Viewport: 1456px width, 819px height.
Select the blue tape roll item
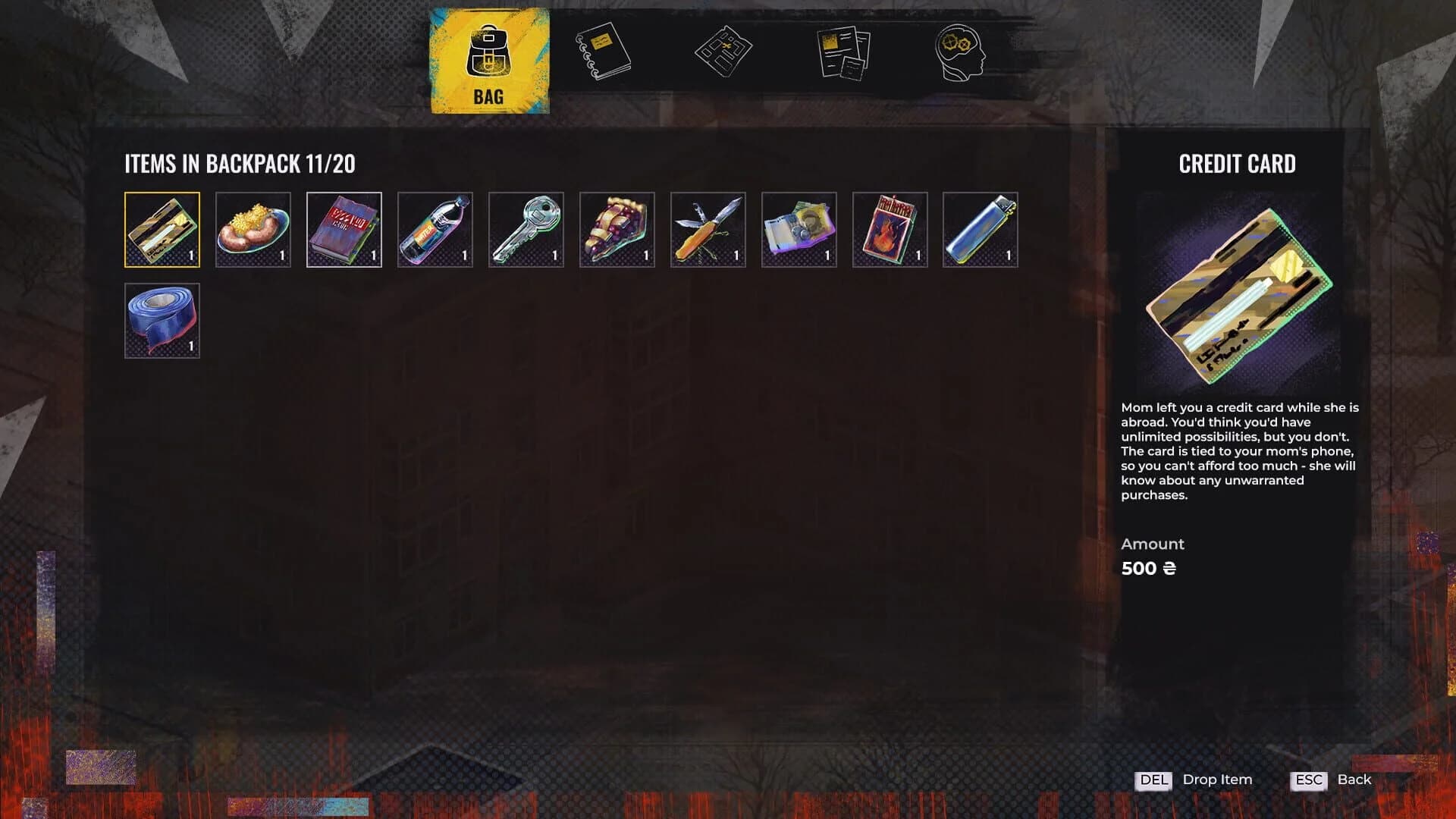tap(162, 320)
